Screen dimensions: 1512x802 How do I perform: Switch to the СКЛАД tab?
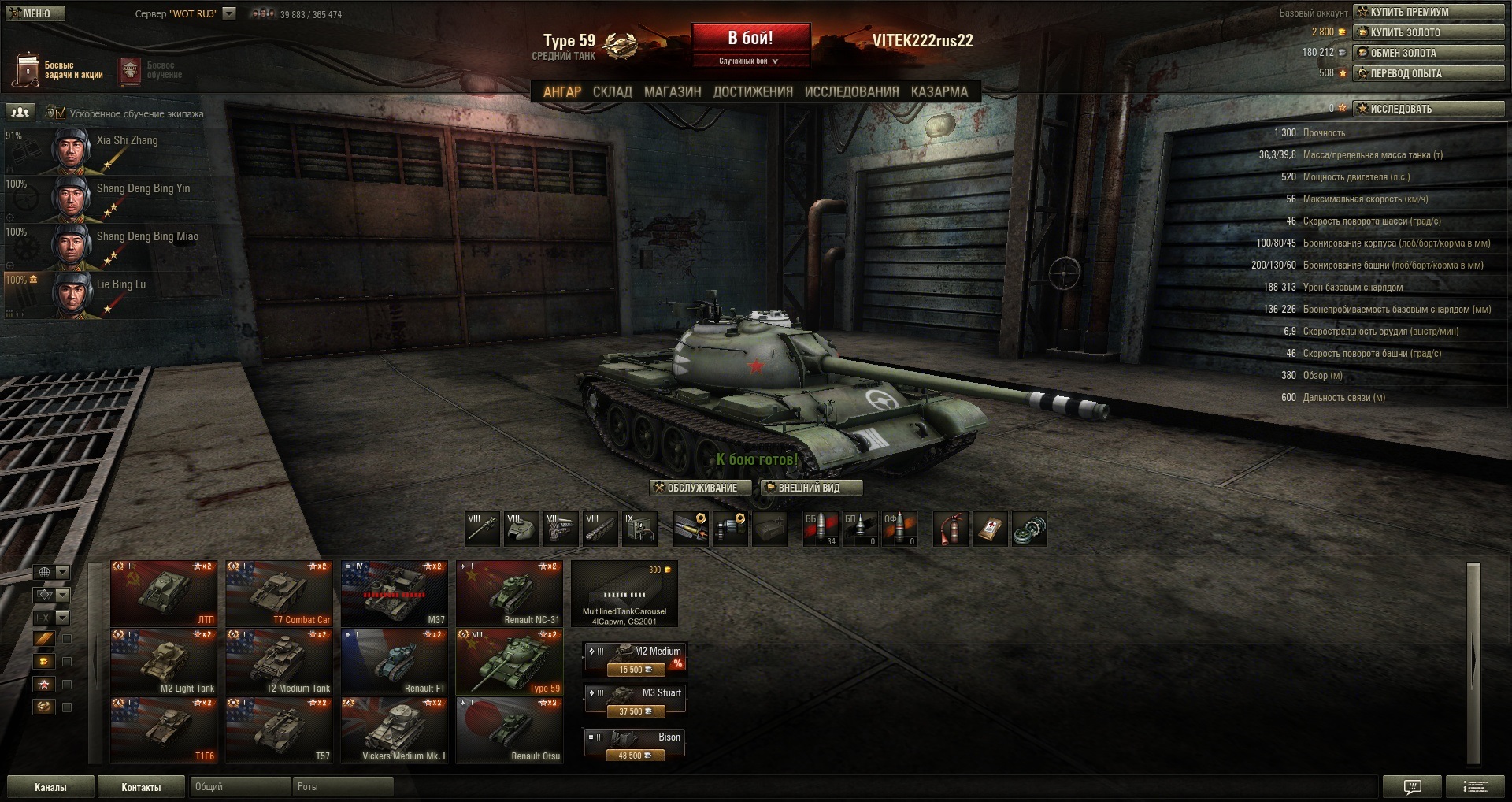pyautogui.click(x=612, y=91)
